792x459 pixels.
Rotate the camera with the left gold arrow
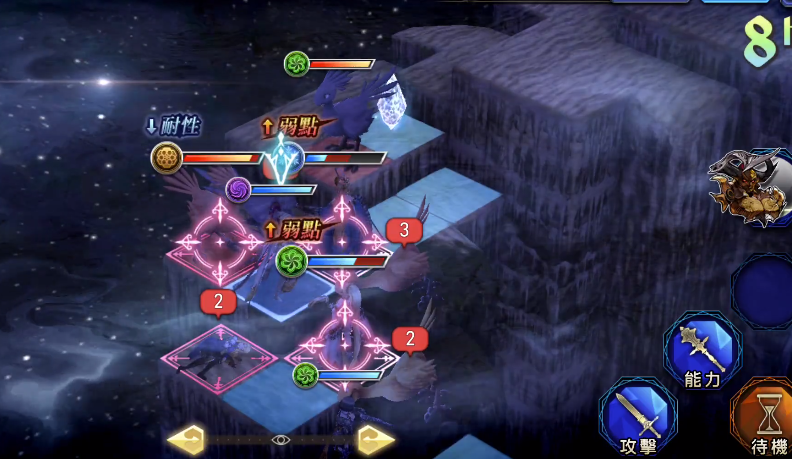[186, 439]
